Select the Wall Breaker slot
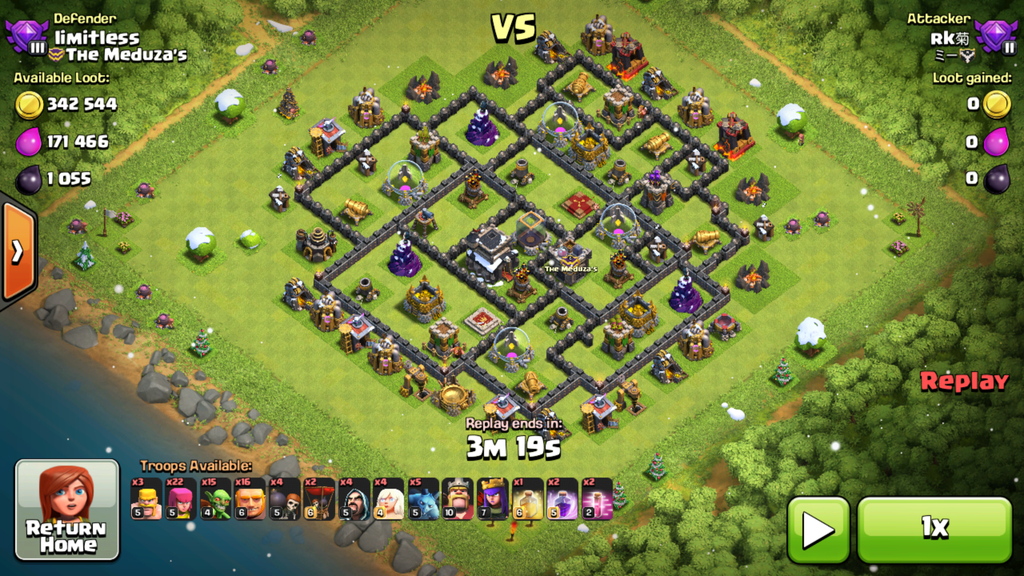Viewport: 1024px width, 576px height. (x=285, y=499)
